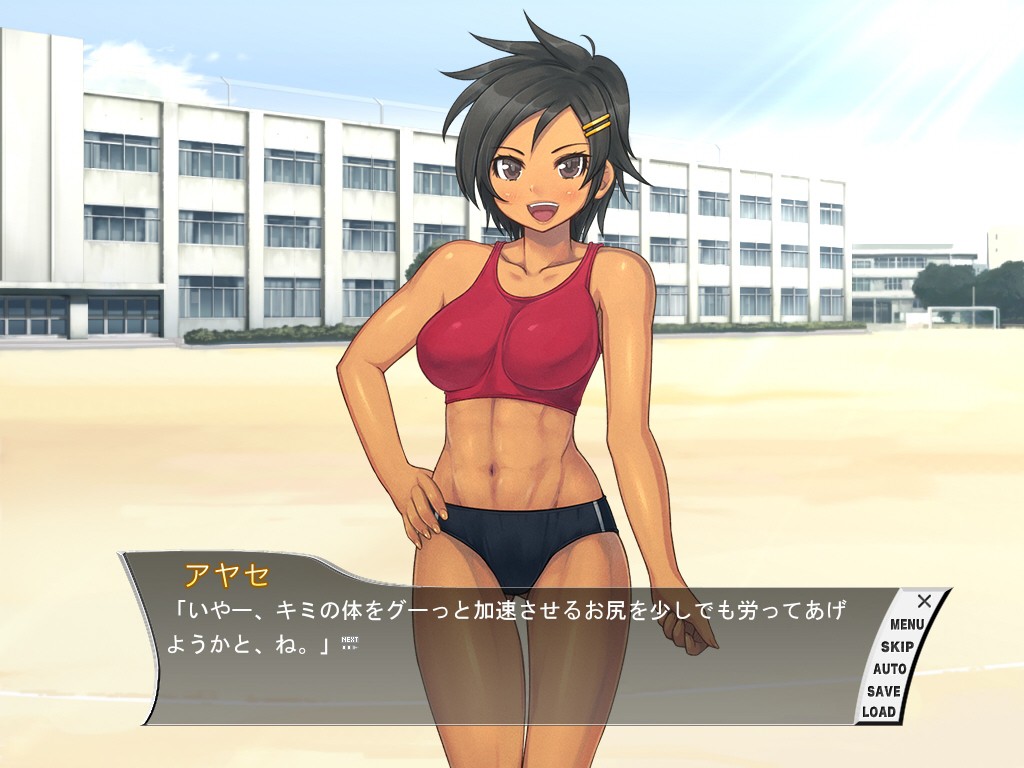Open the LOAD screen
1024x768 pixels.
pyautogui.click(x=879, y=712)
